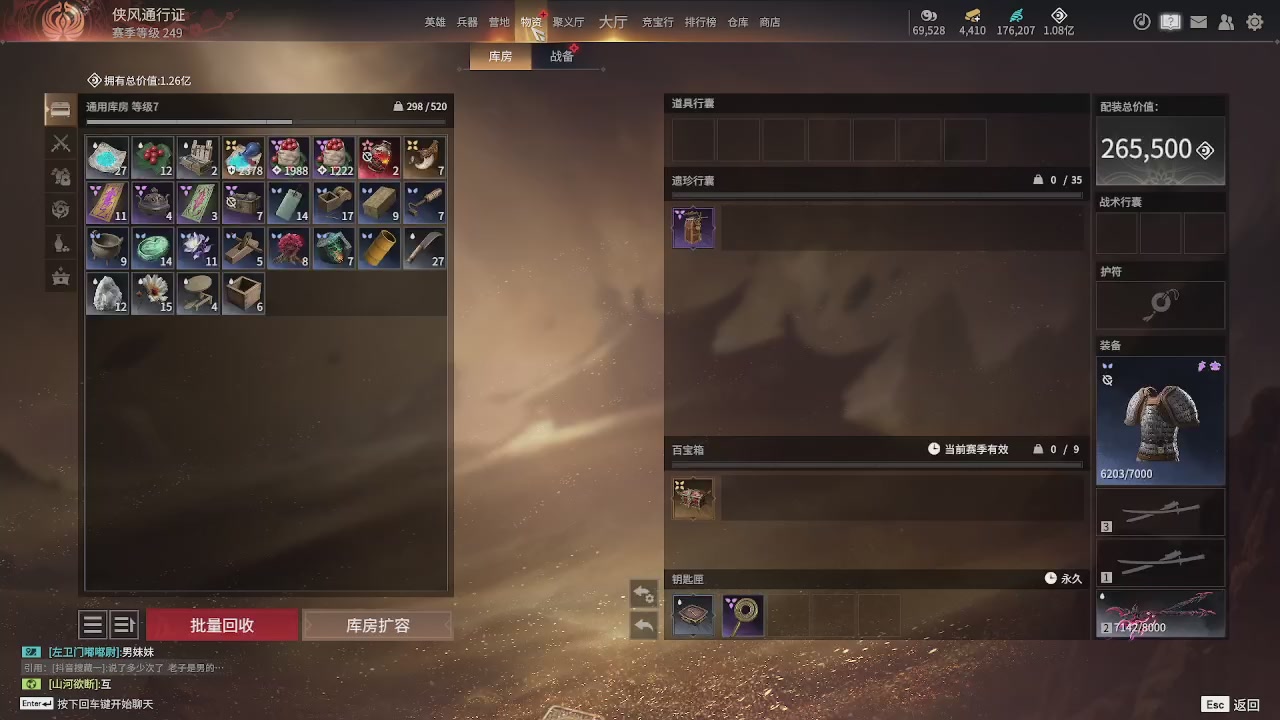Open the mail envelope icon
This screenshot has height=720, width=1280.
click(x=1198, y=21)
